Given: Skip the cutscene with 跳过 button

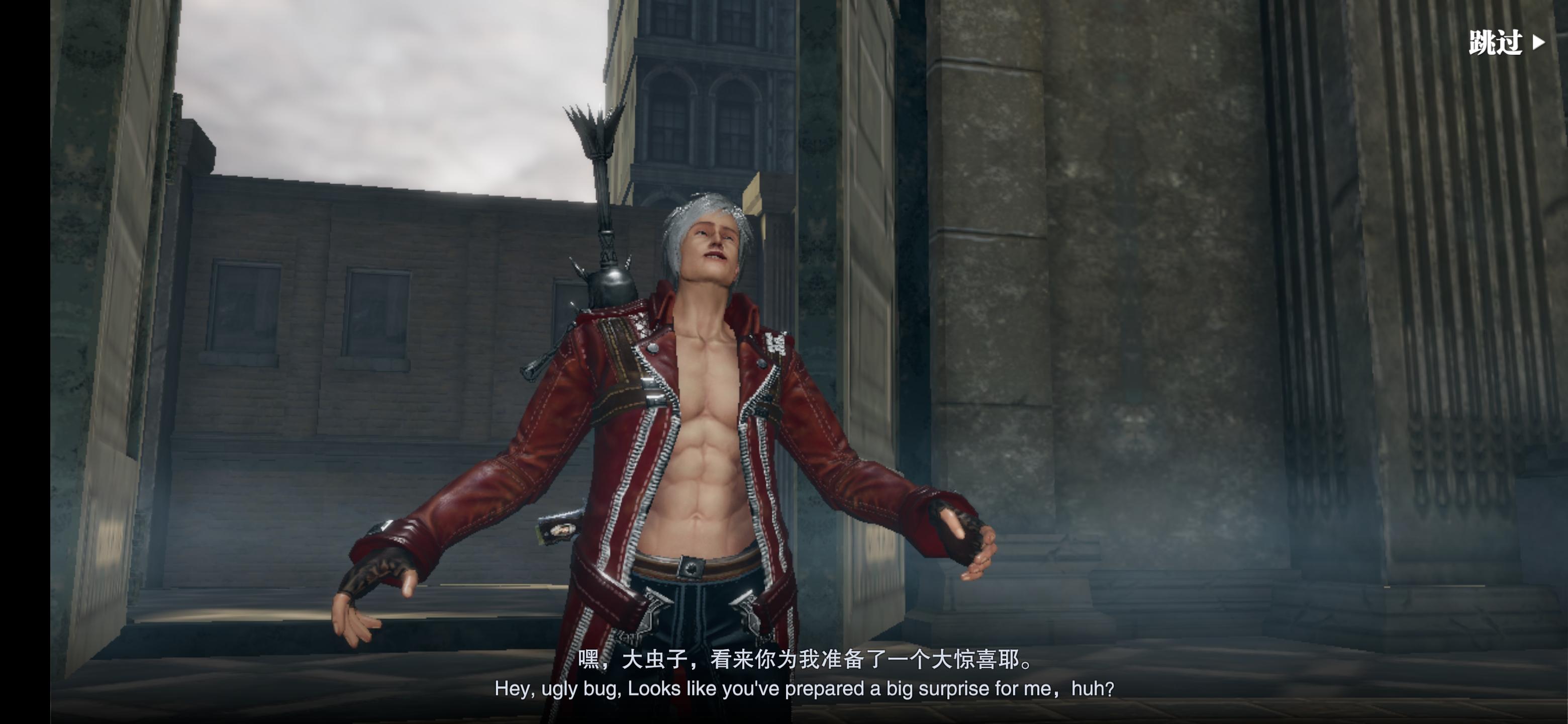Looking at the screenshot, I should 1505,43.
